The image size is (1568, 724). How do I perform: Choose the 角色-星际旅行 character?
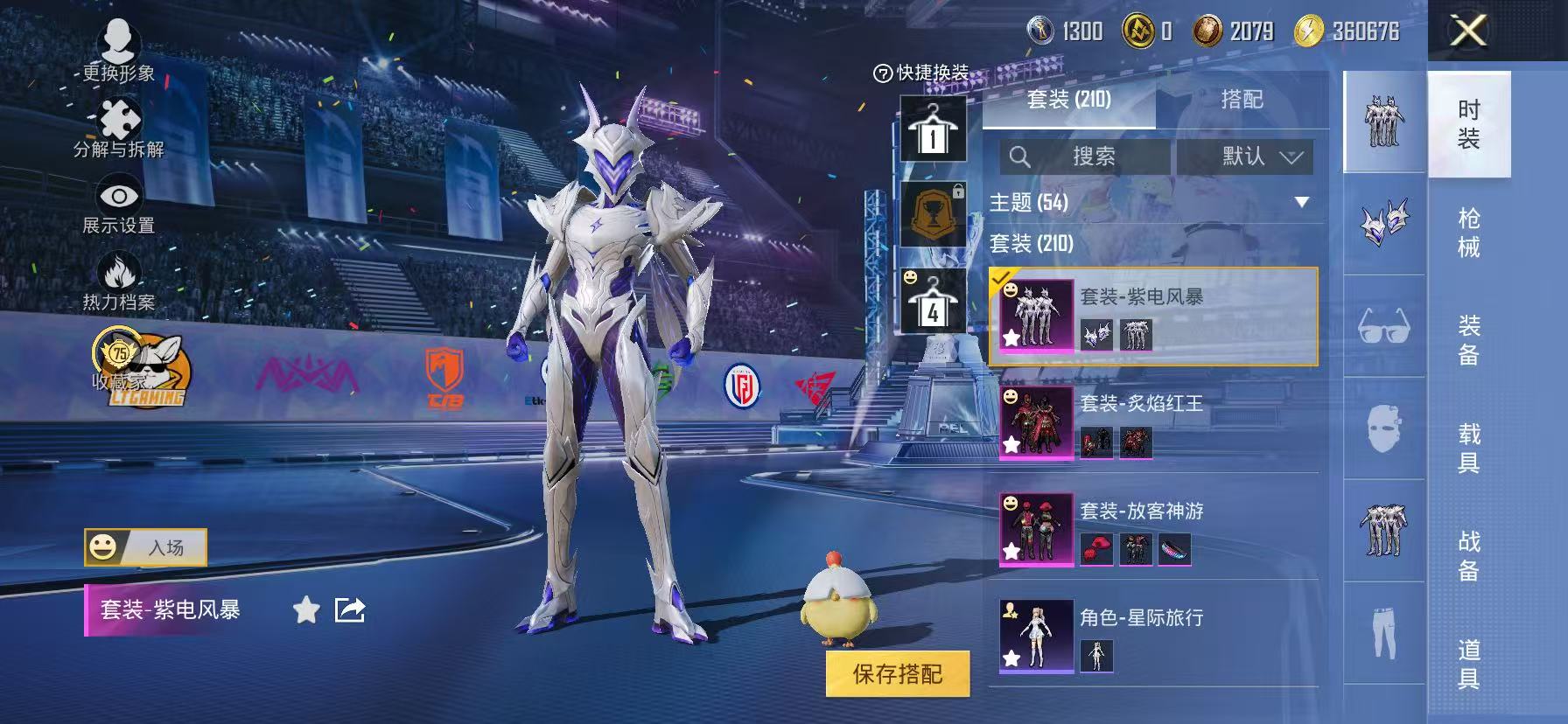[x=1153, y=636]
